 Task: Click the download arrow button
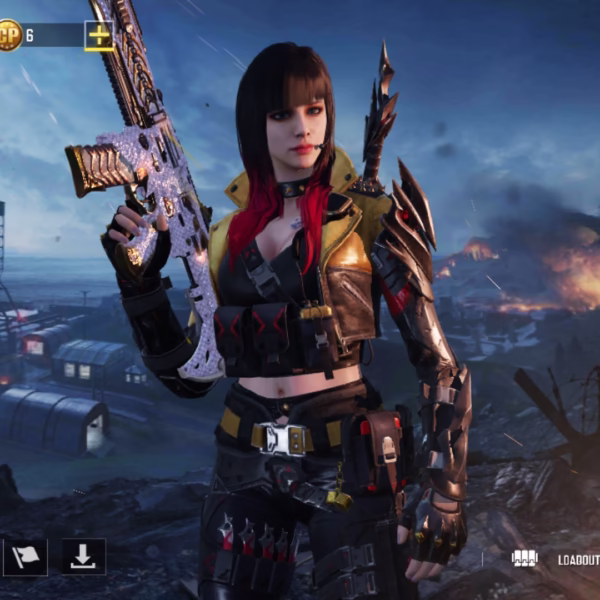point(84,557)
